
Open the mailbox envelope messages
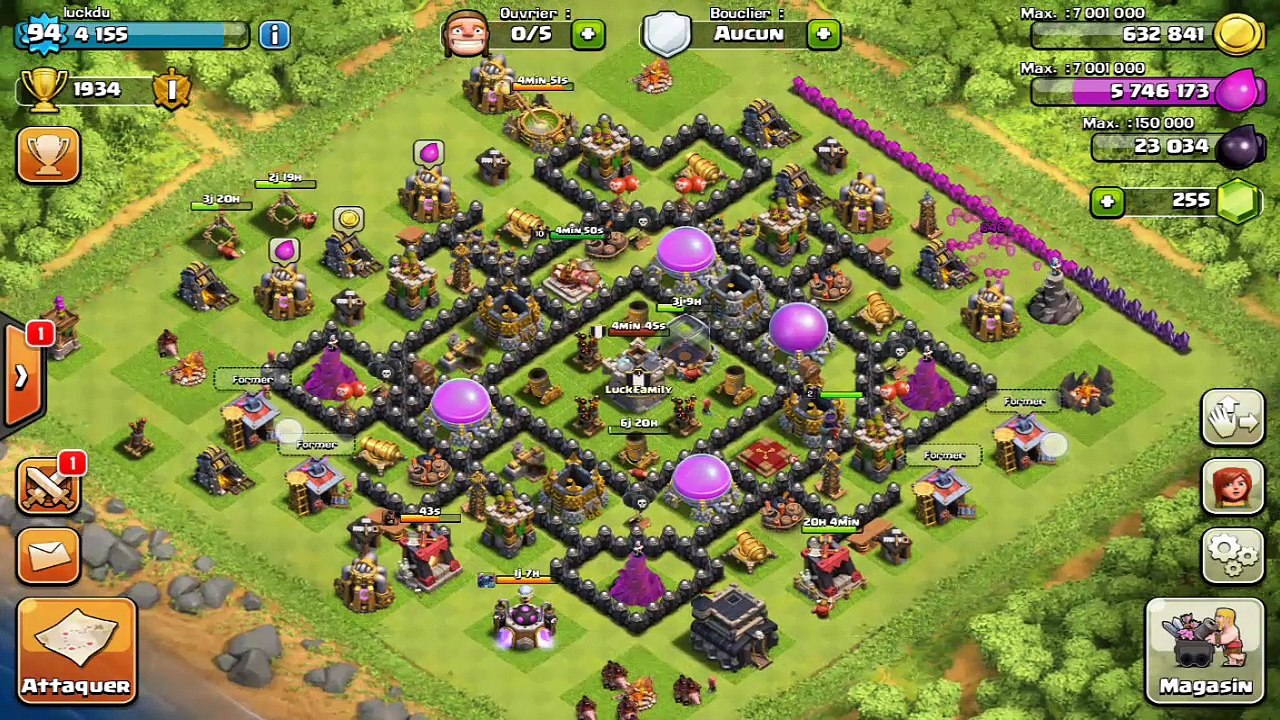[x=47, y=555]
